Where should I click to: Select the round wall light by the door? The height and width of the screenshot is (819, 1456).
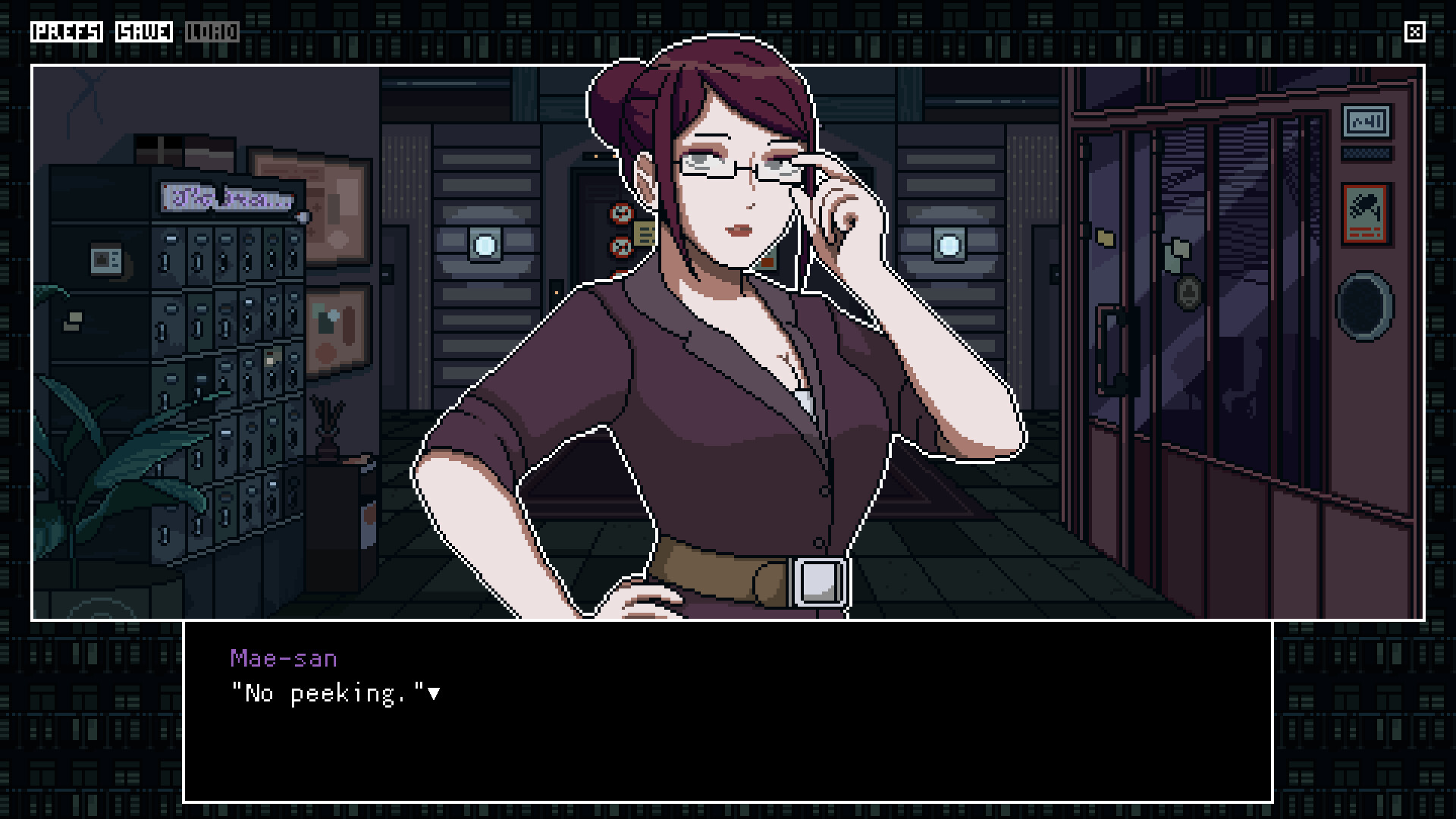point(948,244)
